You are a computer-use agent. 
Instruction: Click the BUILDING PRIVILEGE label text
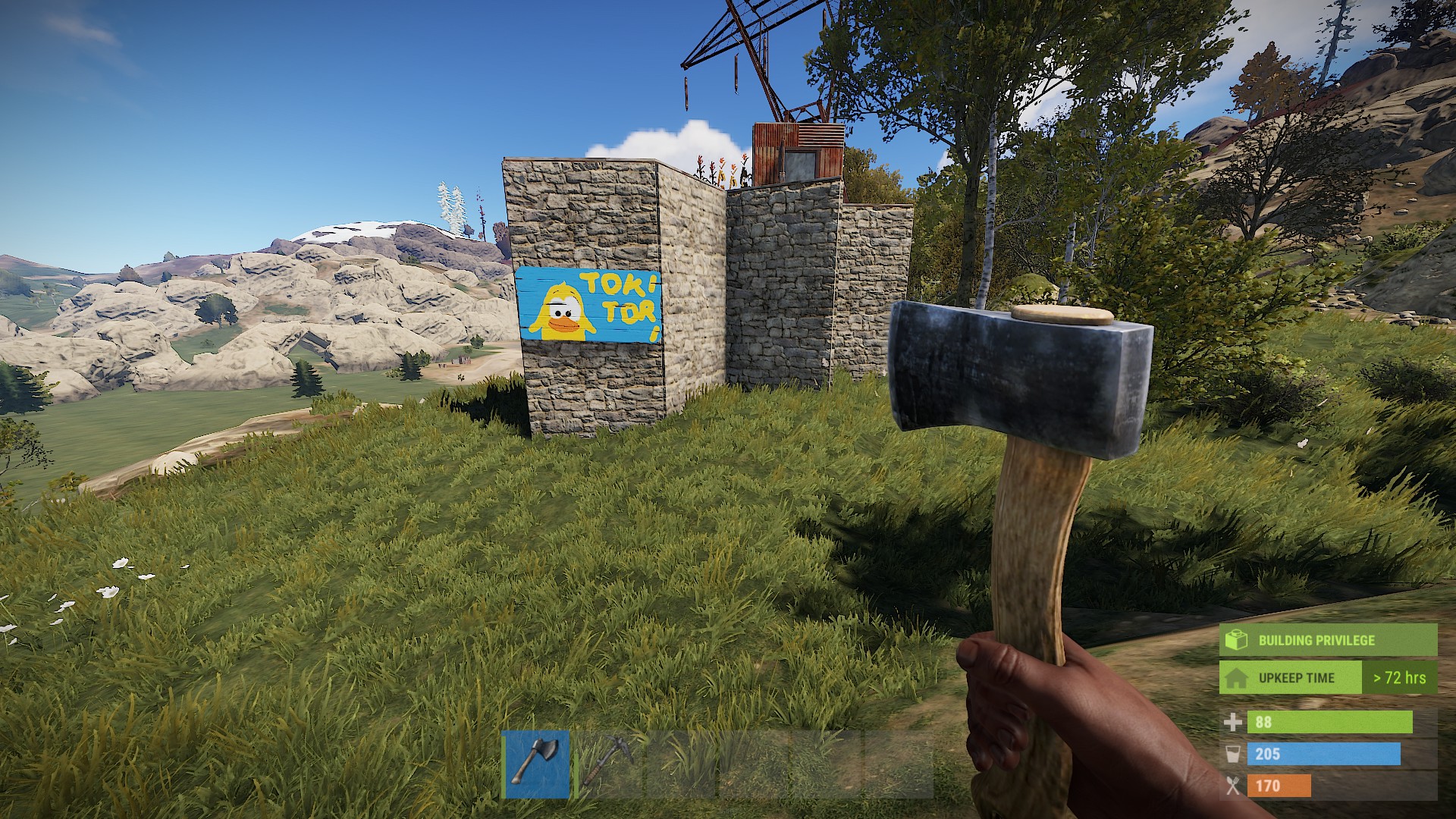pos(1317,639)
